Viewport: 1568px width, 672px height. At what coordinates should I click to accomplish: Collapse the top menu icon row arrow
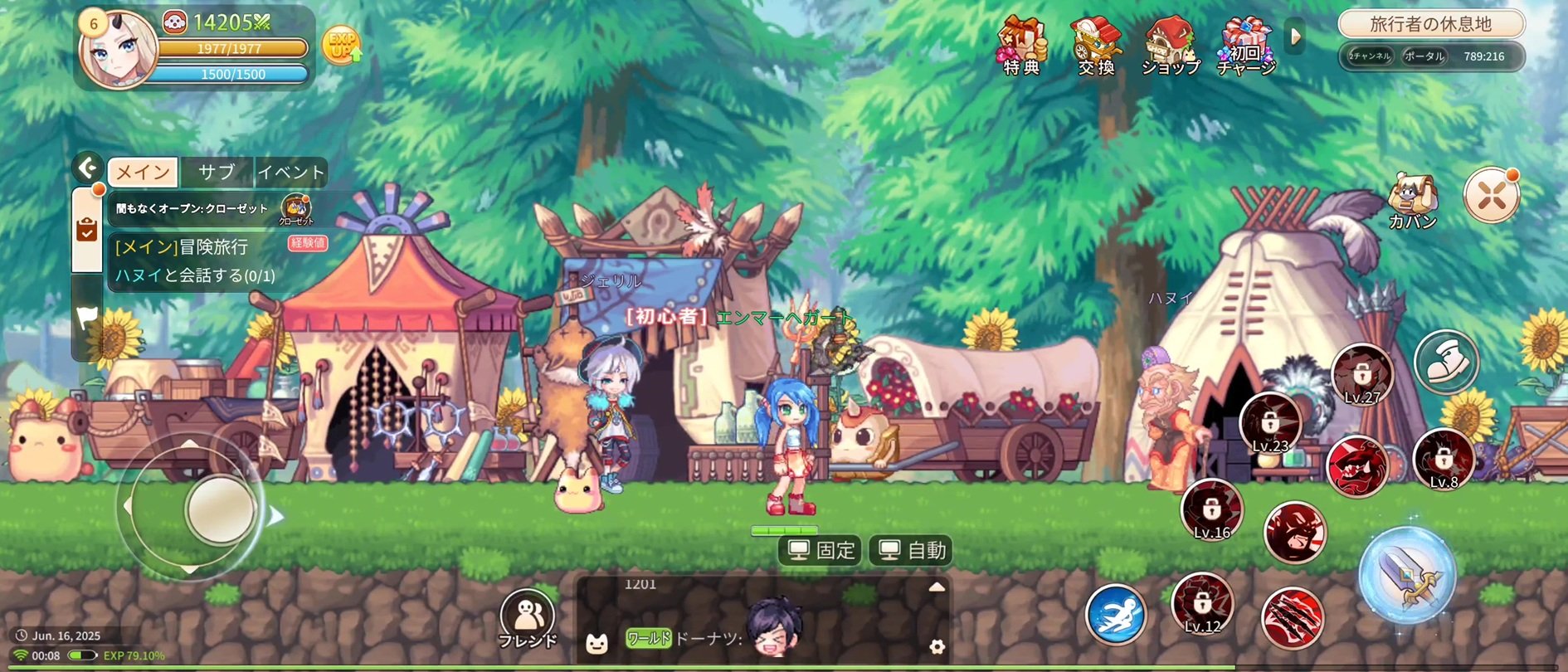[1295, 37]
